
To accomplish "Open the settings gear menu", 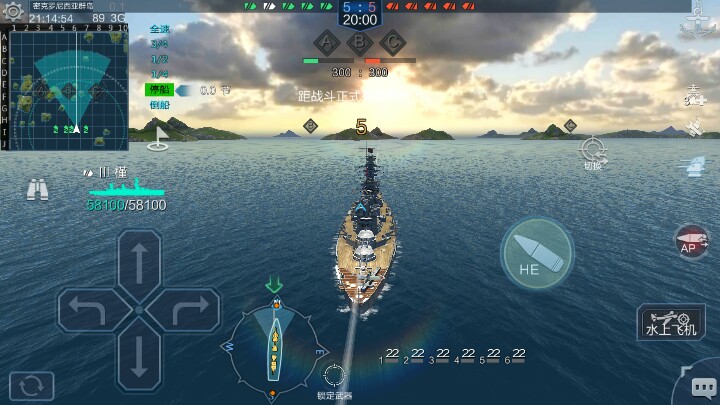I will [x=13, y=12].
